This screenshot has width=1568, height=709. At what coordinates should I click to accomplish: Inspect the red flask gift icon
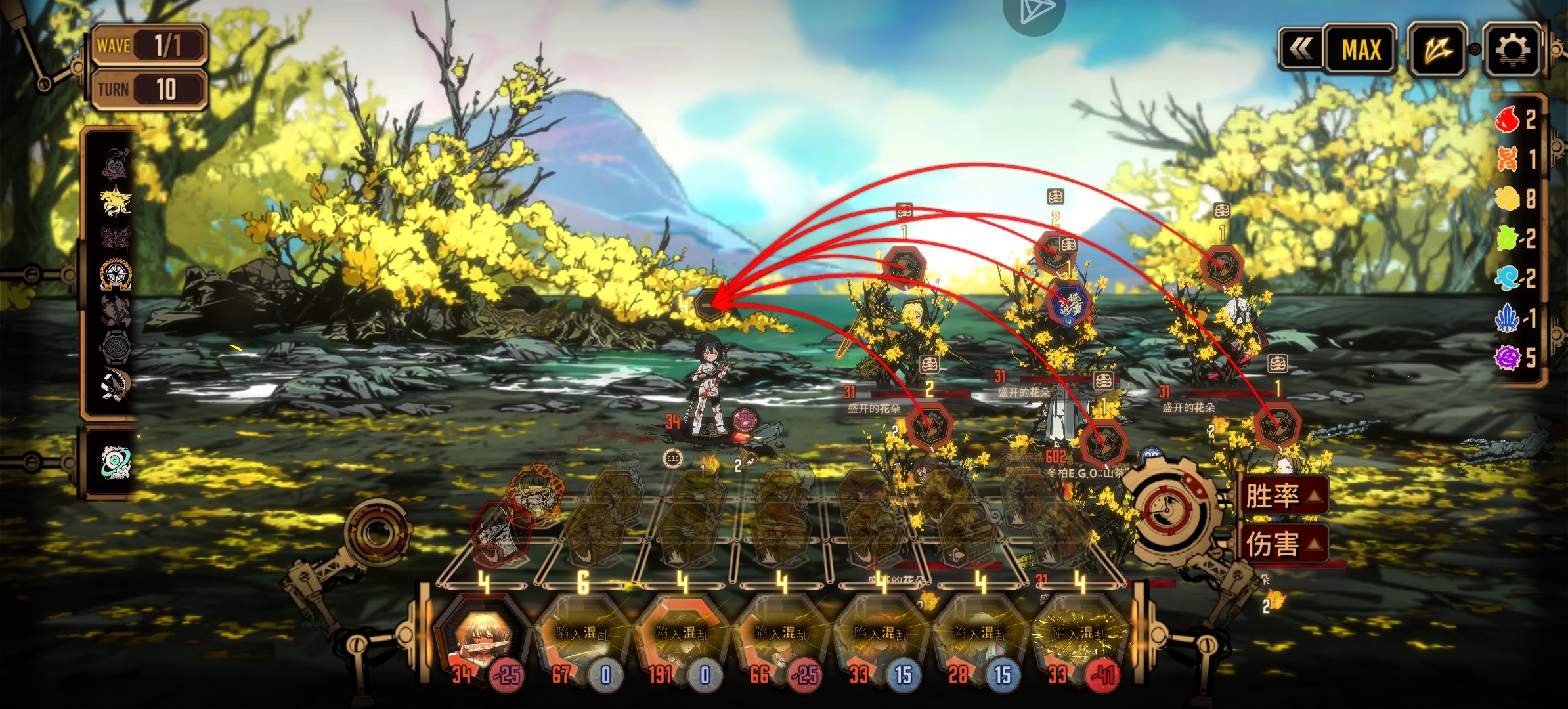(x=116, y=163)
